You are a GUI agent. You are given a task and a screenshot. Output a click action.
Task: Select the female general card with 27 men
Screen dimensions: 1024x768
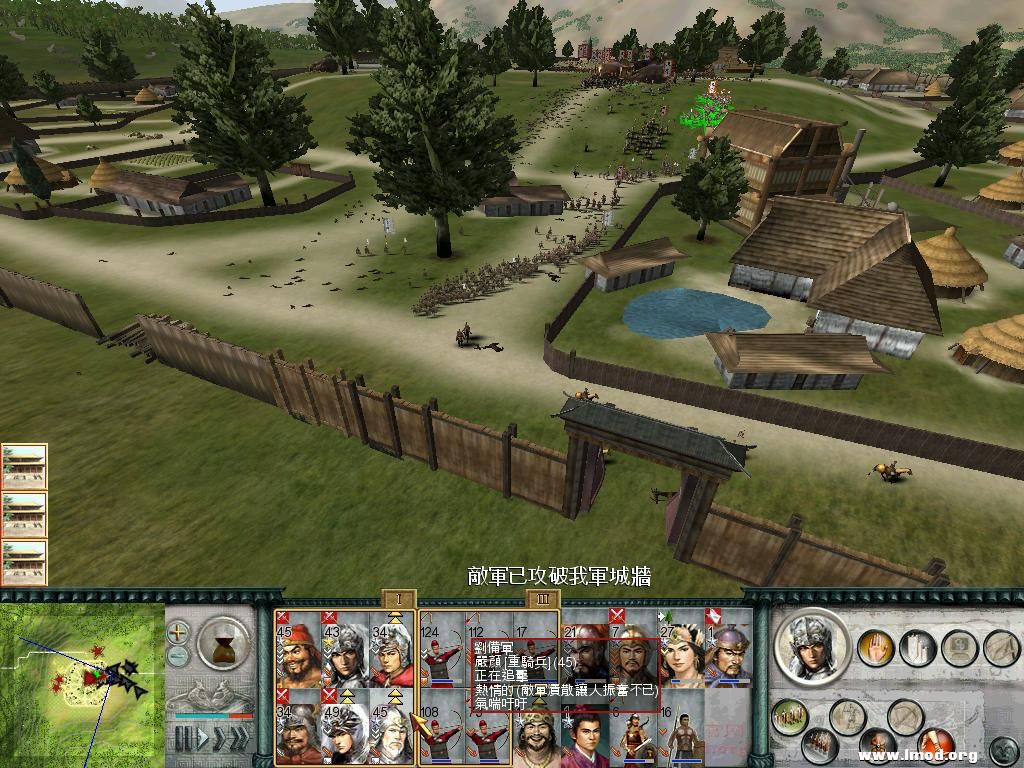click(x=682, y=649)
